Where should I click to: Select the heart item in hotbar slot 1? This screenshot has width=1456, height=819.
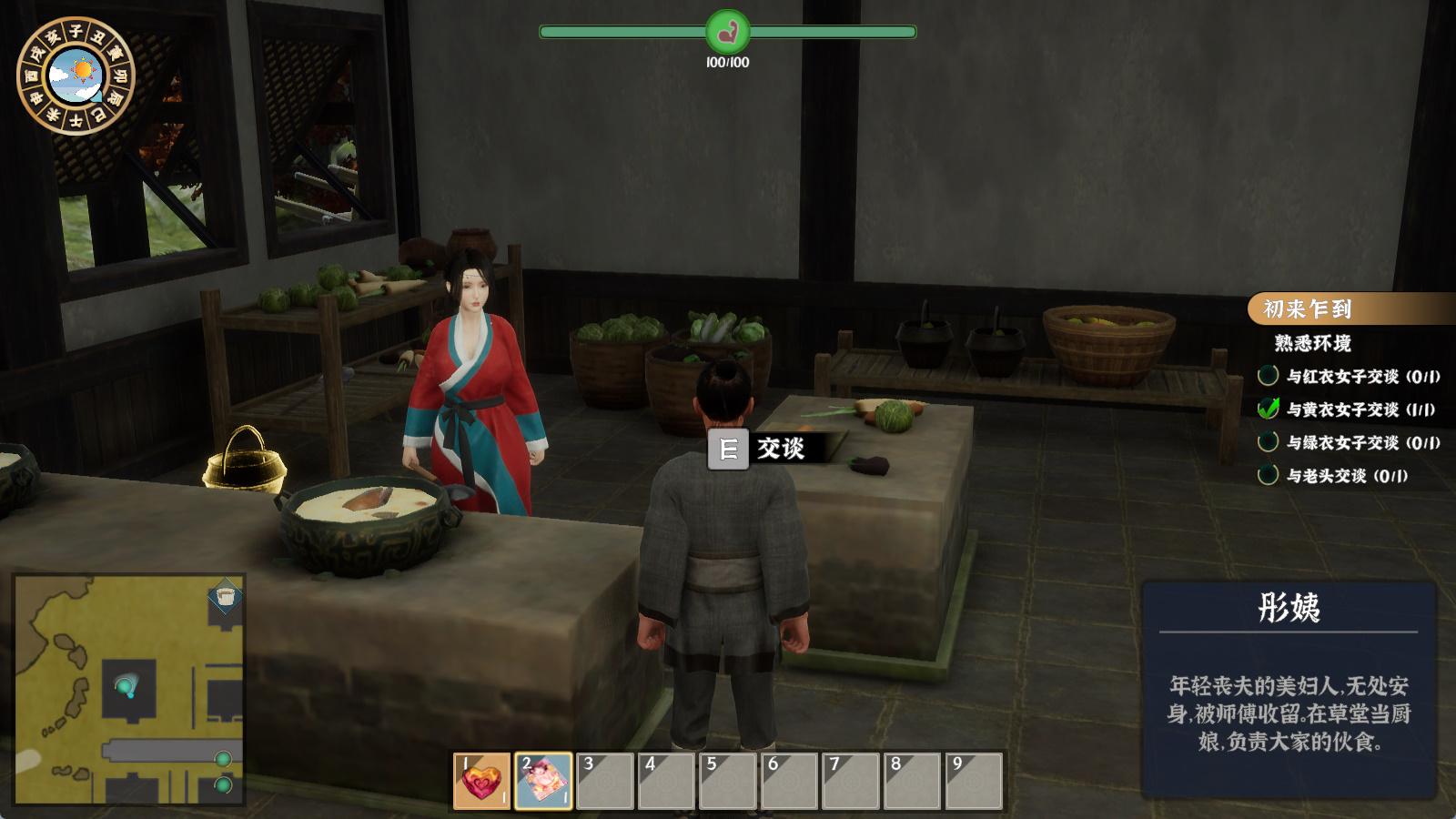(x=482, y=781)
